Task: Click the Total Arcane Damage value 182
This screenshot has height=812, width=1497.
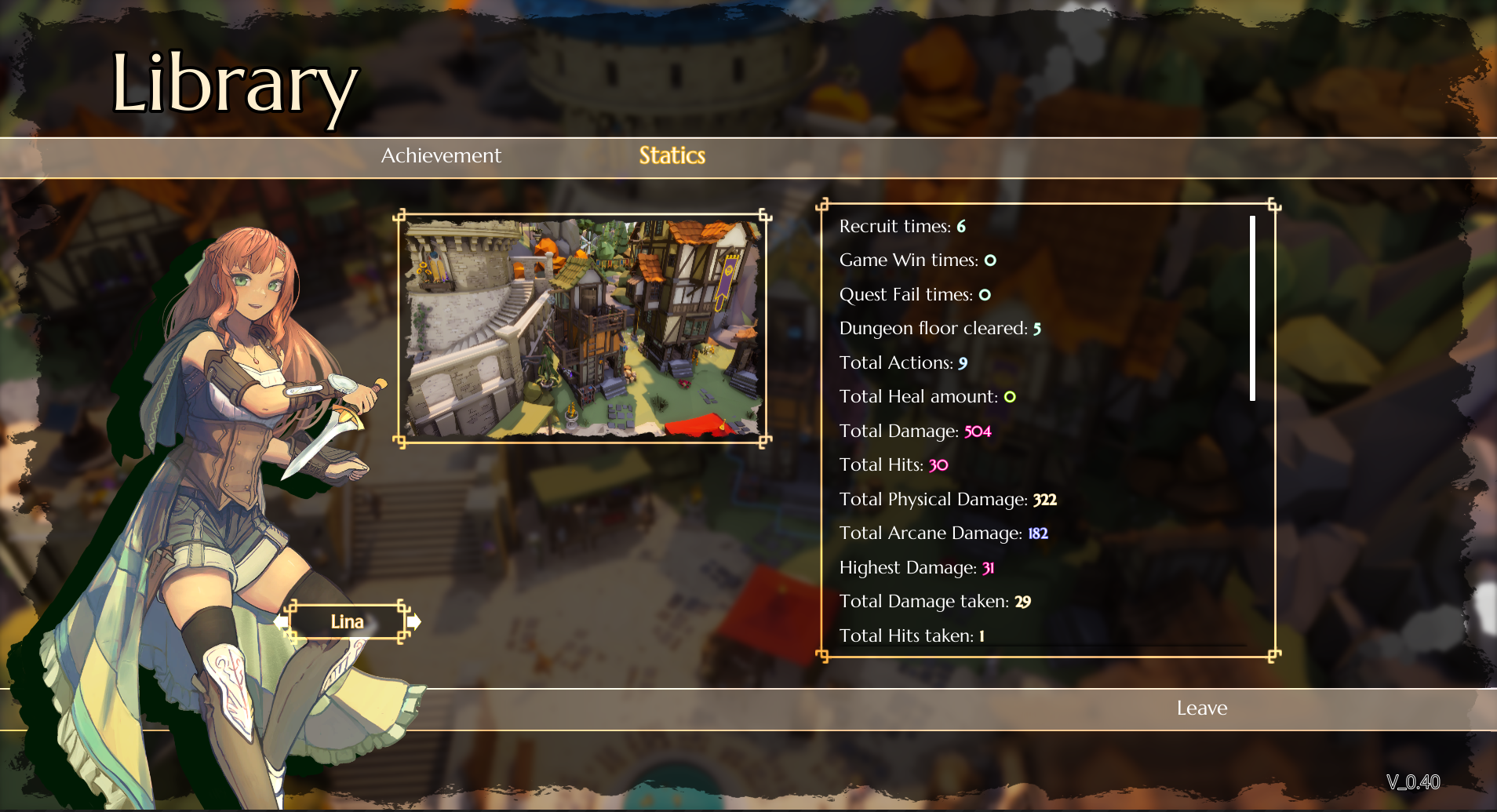Action: point(1039,533)
